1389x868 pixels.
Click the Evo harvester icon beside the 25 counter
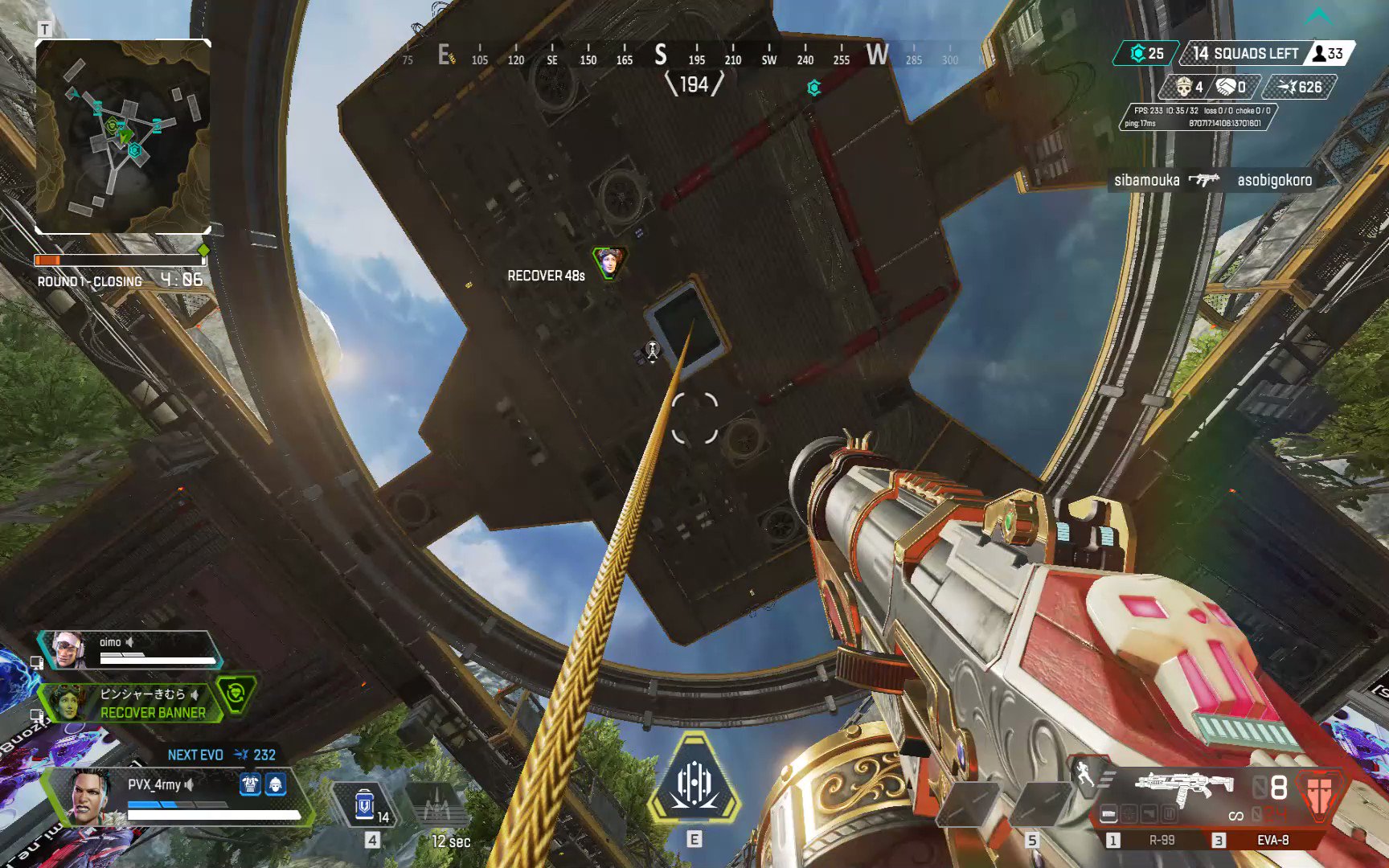pos(1138,54)
